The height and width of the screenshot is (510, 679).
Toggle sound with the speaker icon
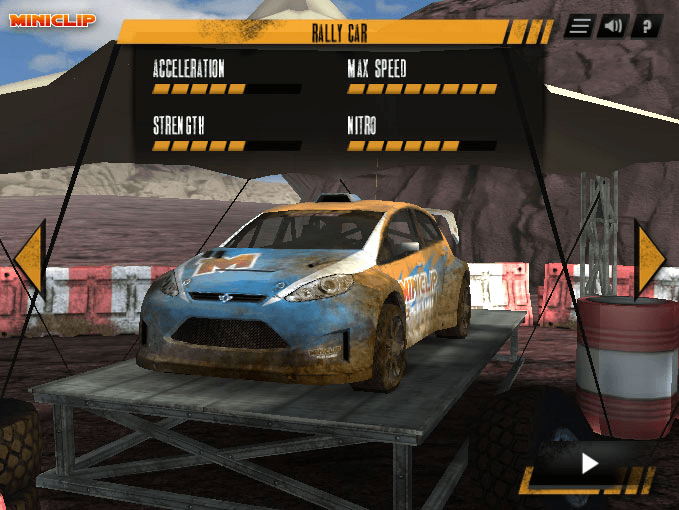[612, 27]
